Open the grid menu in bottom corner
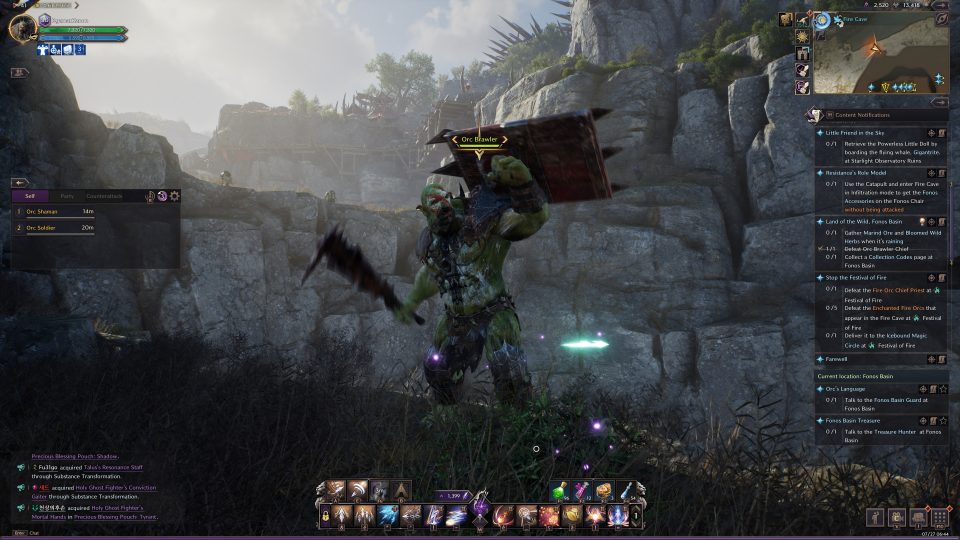Viewport: 960px width, 540px height. point(938,517)
